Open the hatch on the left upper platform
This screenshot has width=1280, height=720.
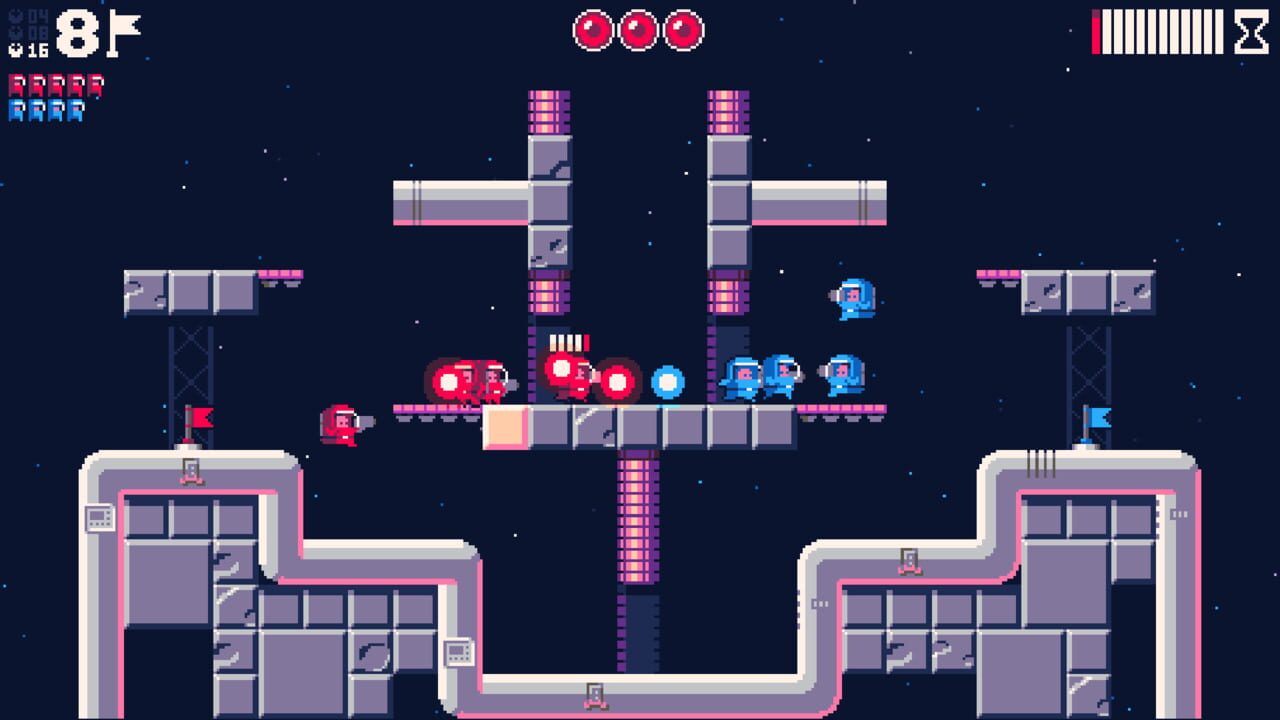click(x=193, y=470)
